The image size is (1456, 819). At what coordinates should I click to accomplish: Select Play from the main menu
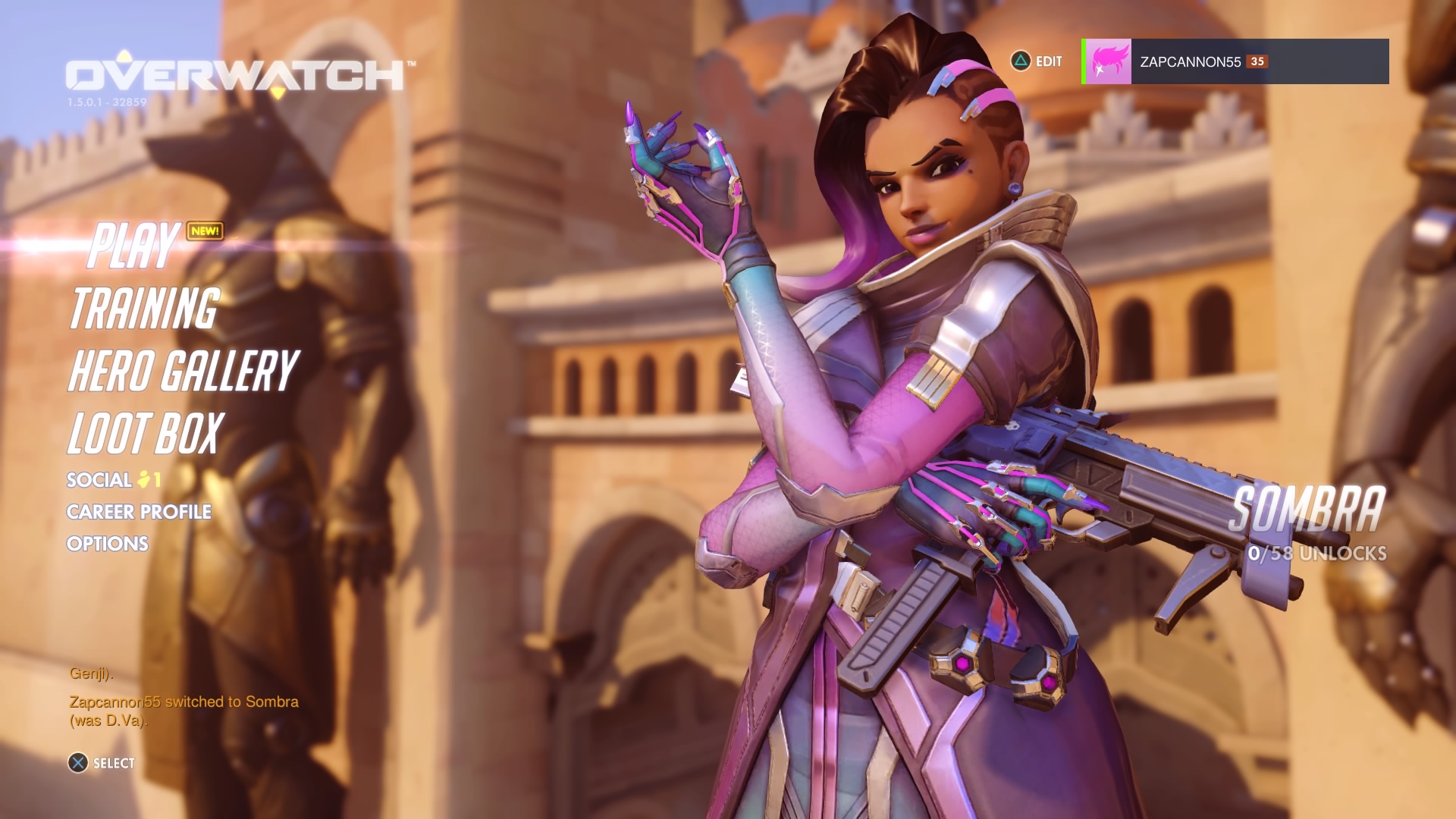click(x=134, y=246)
